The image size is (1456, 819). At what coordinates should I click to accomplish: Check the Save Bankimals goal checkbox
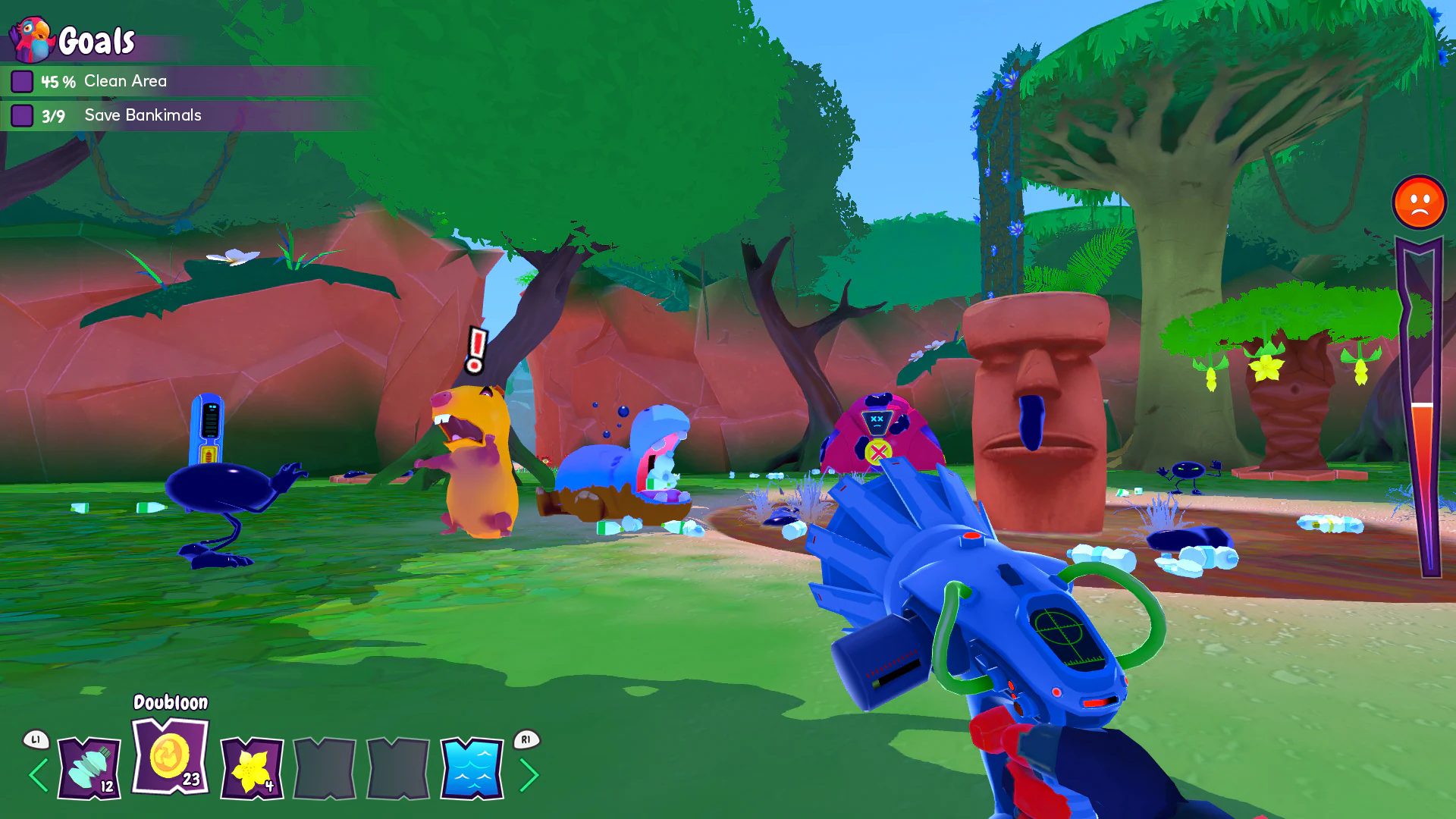click(x=23, y=115)
